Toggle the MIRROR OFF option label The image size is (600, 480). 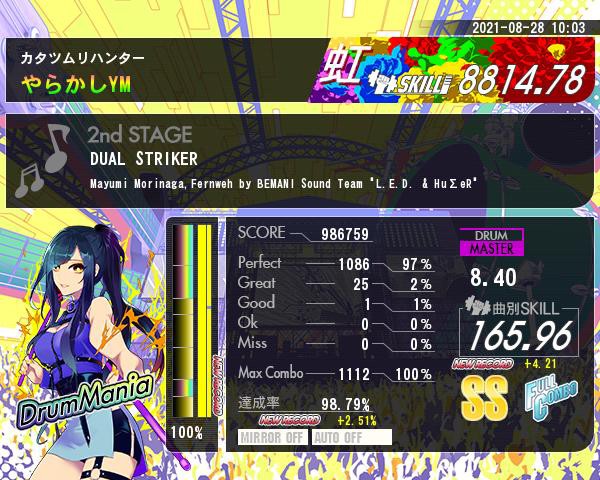pyautogui.click(x=273, y=437)
